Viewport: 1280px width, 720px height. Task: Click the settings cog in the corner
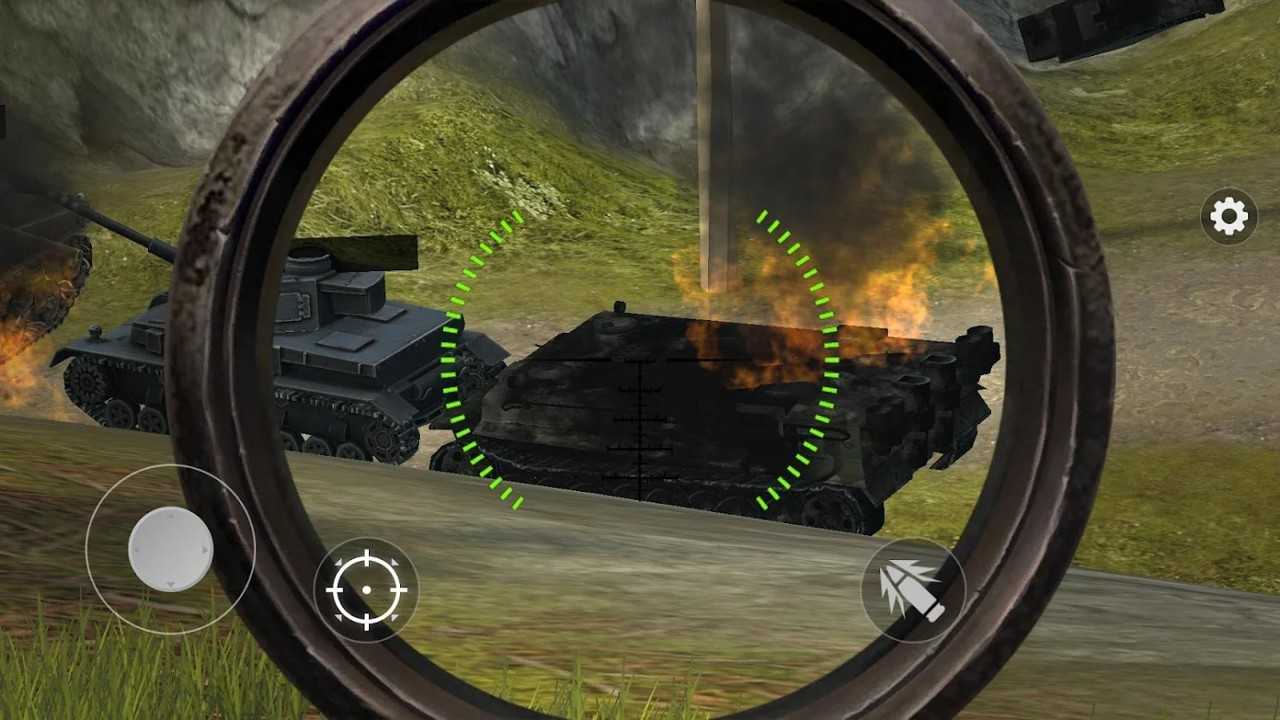1227,216
